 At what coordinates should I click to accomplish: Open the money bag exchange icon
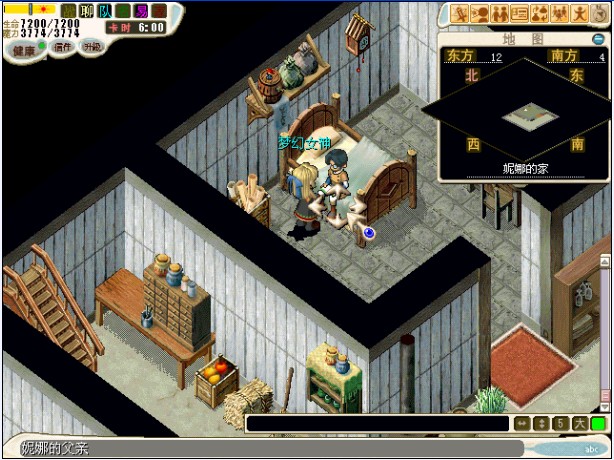(540, 13)
